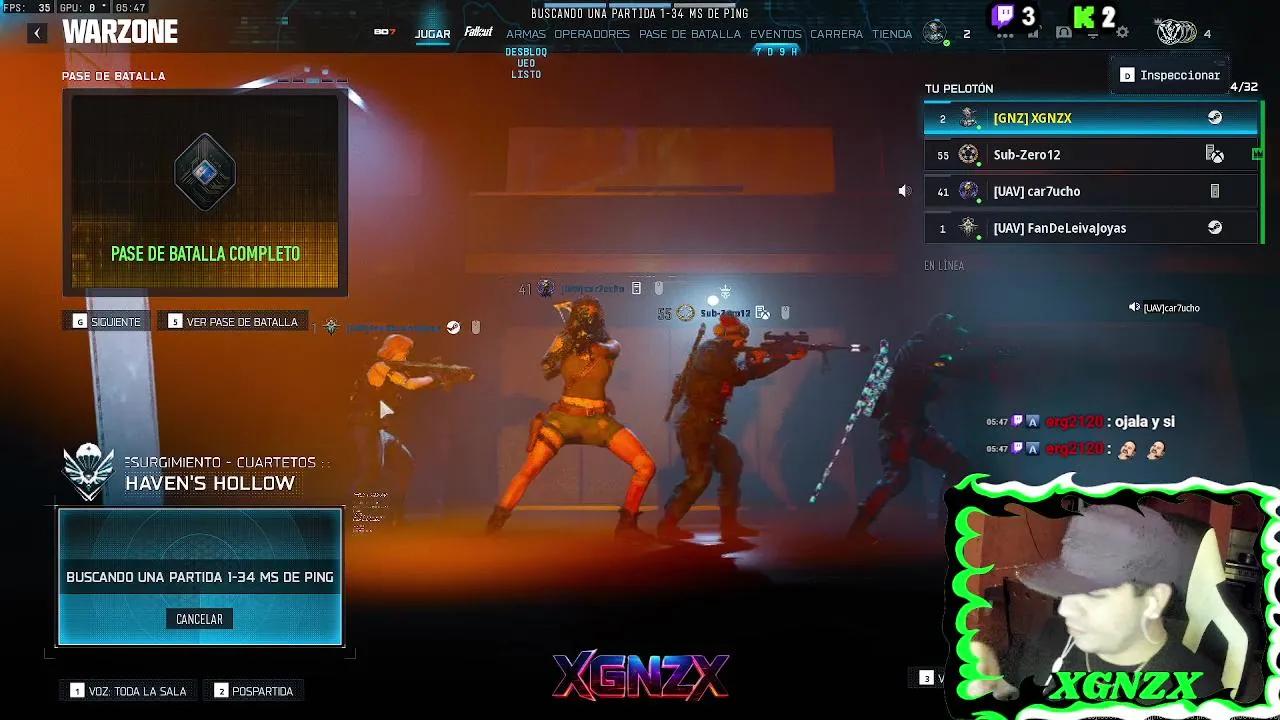Open the dropdown arrow under the Kick counter

pyautogui.click(x=1093, y=37)
